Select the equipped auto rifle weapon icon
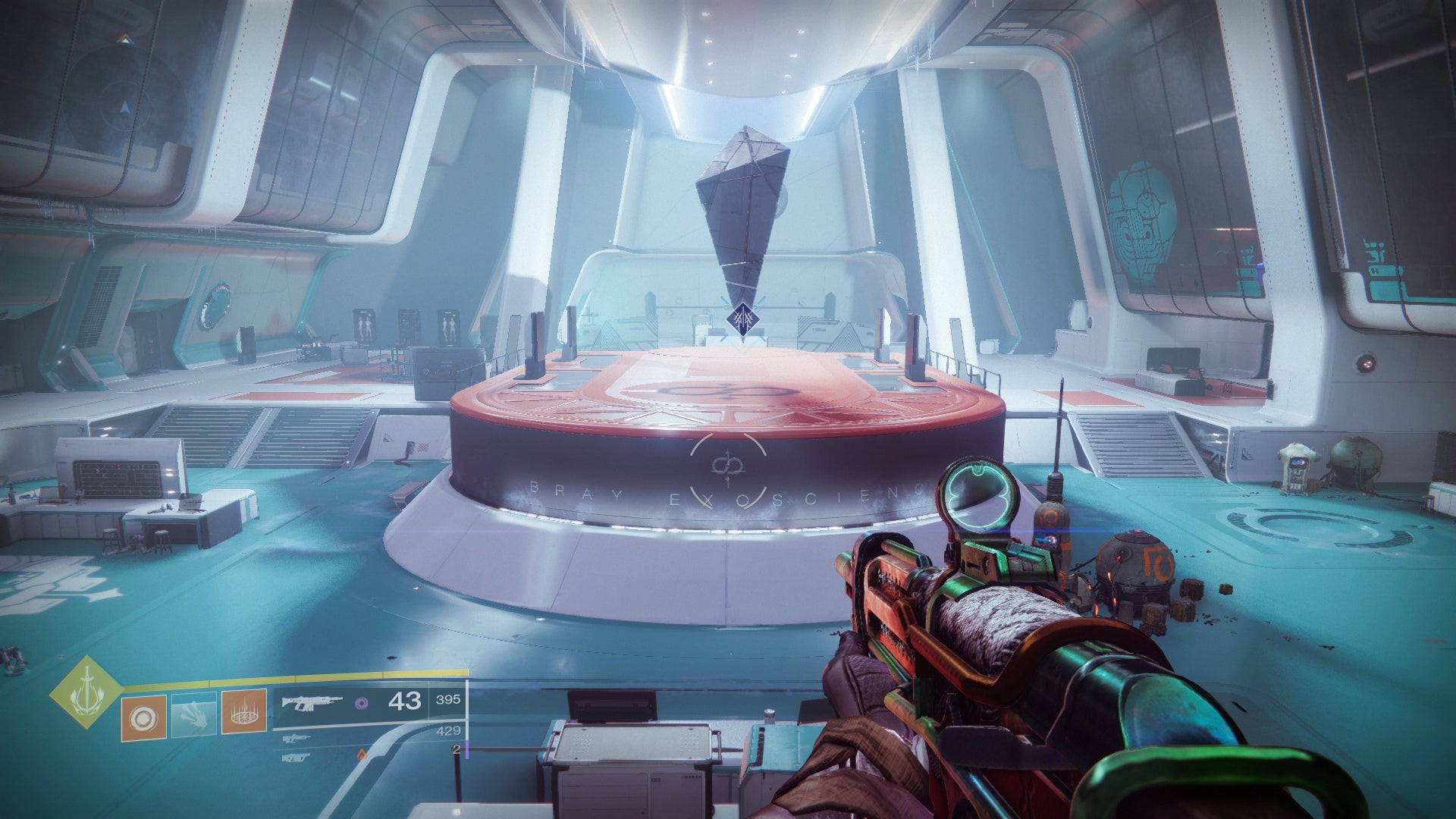This screenshot has height=819, width=1456. click(x=312, y=703)
